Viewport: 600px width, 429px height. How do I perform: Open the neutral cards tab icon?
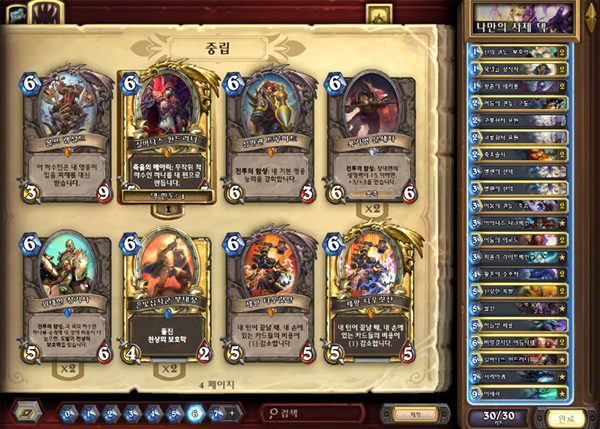pos(378,13)
